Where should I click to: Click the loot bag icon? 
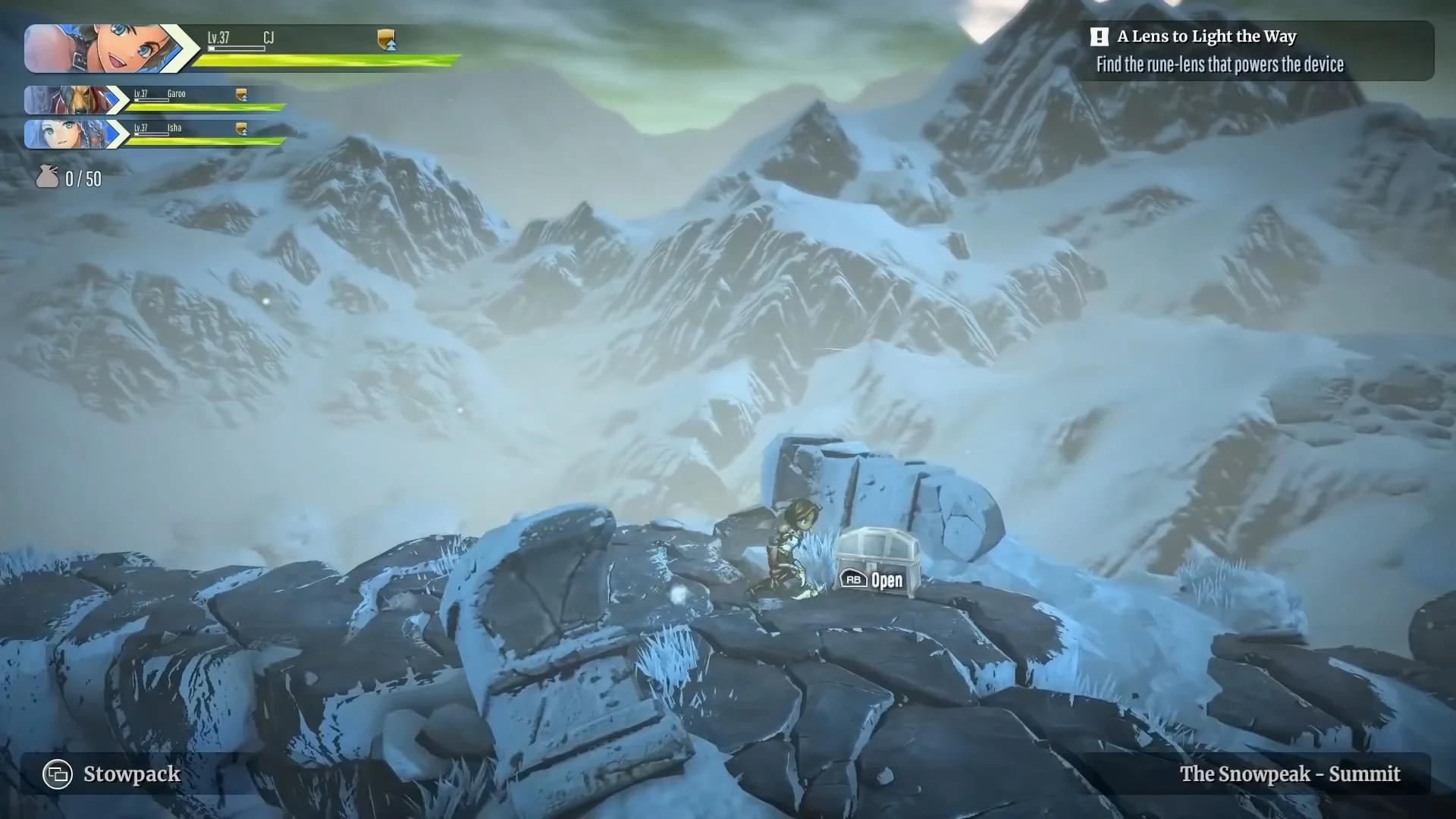(x=48, y=177)
